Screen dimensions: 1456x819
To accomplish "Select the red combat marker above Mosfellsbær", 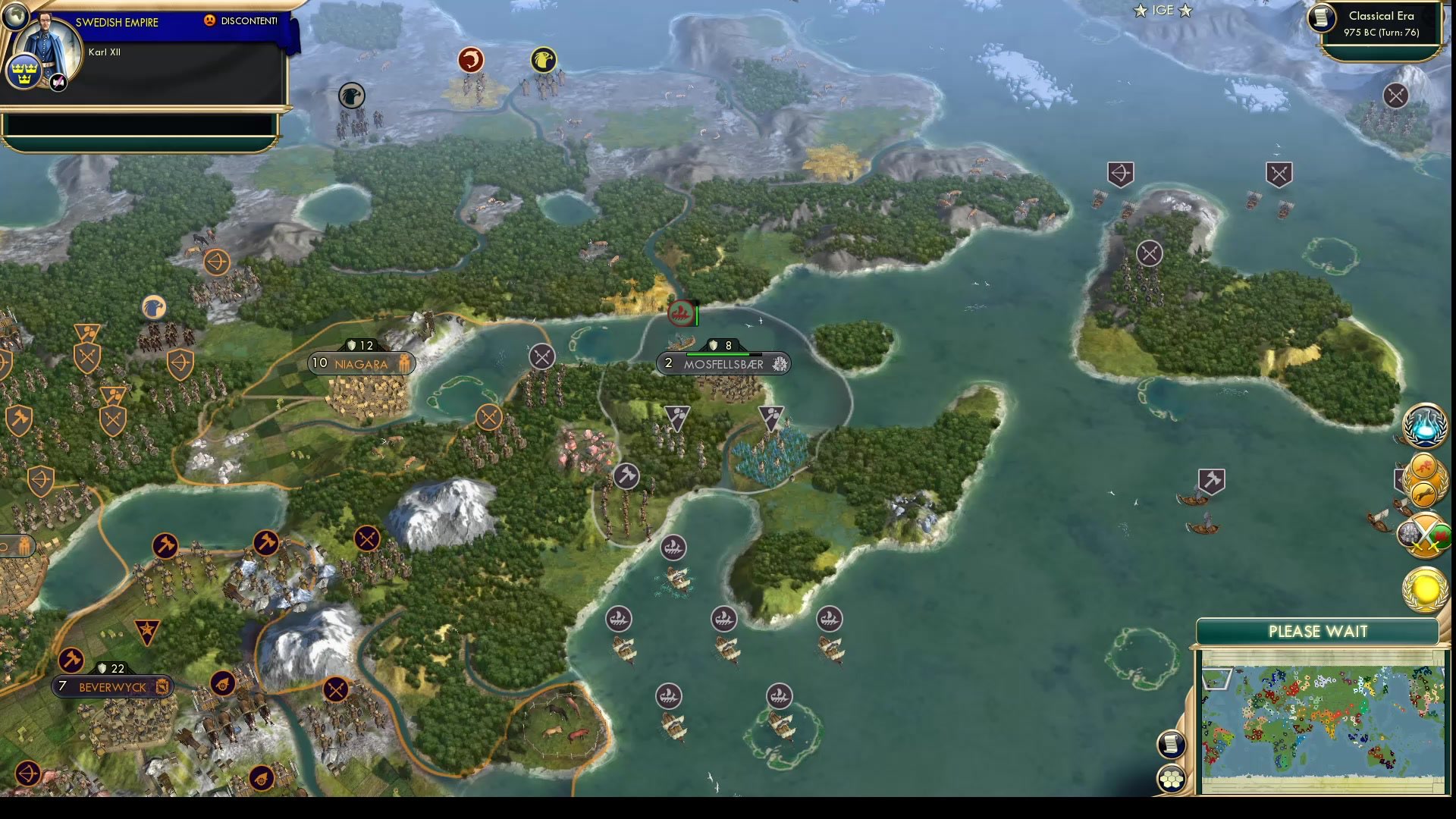I will [x=680, y=312].
